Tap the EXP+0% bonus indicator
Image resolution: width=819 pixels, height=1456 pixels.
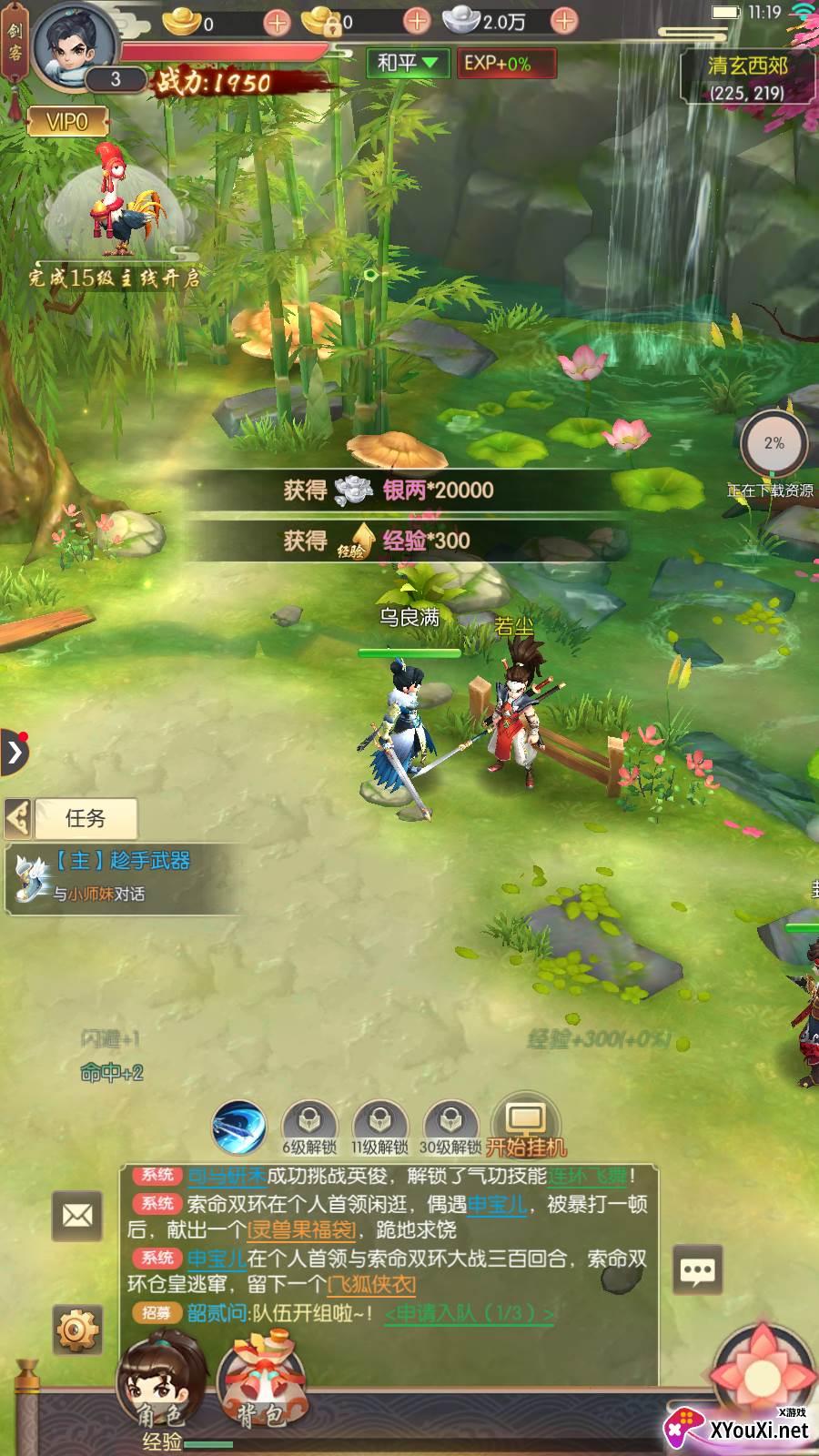(x=497, y=64)
